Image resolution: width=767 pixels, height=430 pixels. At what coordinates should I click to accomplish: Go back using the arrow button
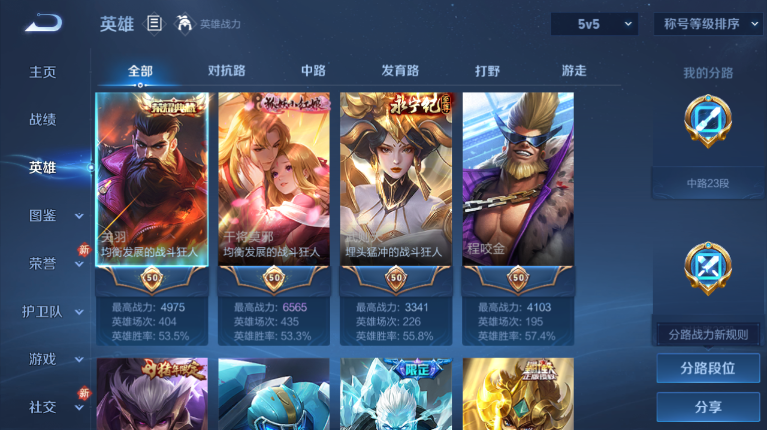click(43, 23)
